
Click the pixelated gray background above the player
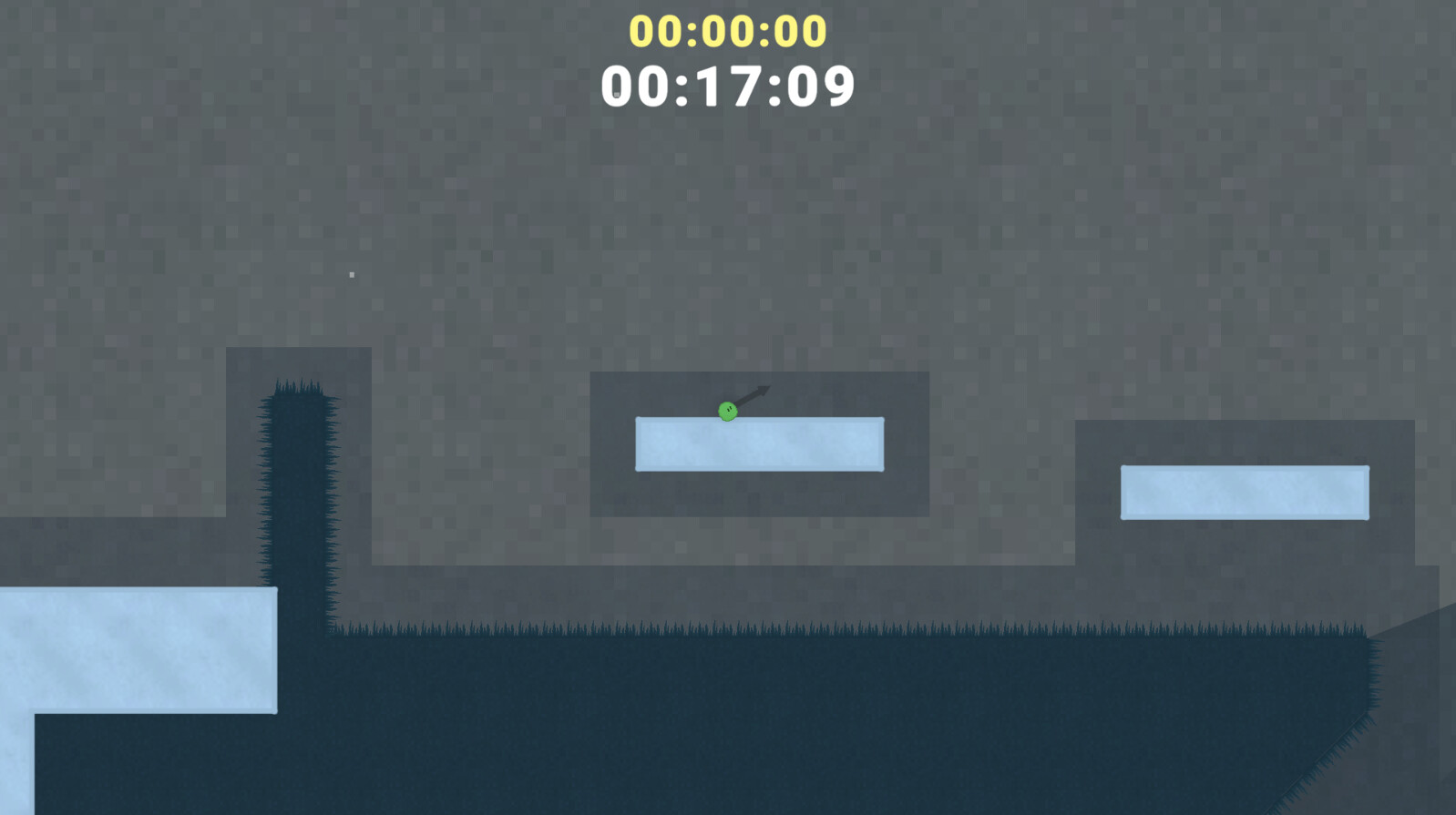[729, 228]
